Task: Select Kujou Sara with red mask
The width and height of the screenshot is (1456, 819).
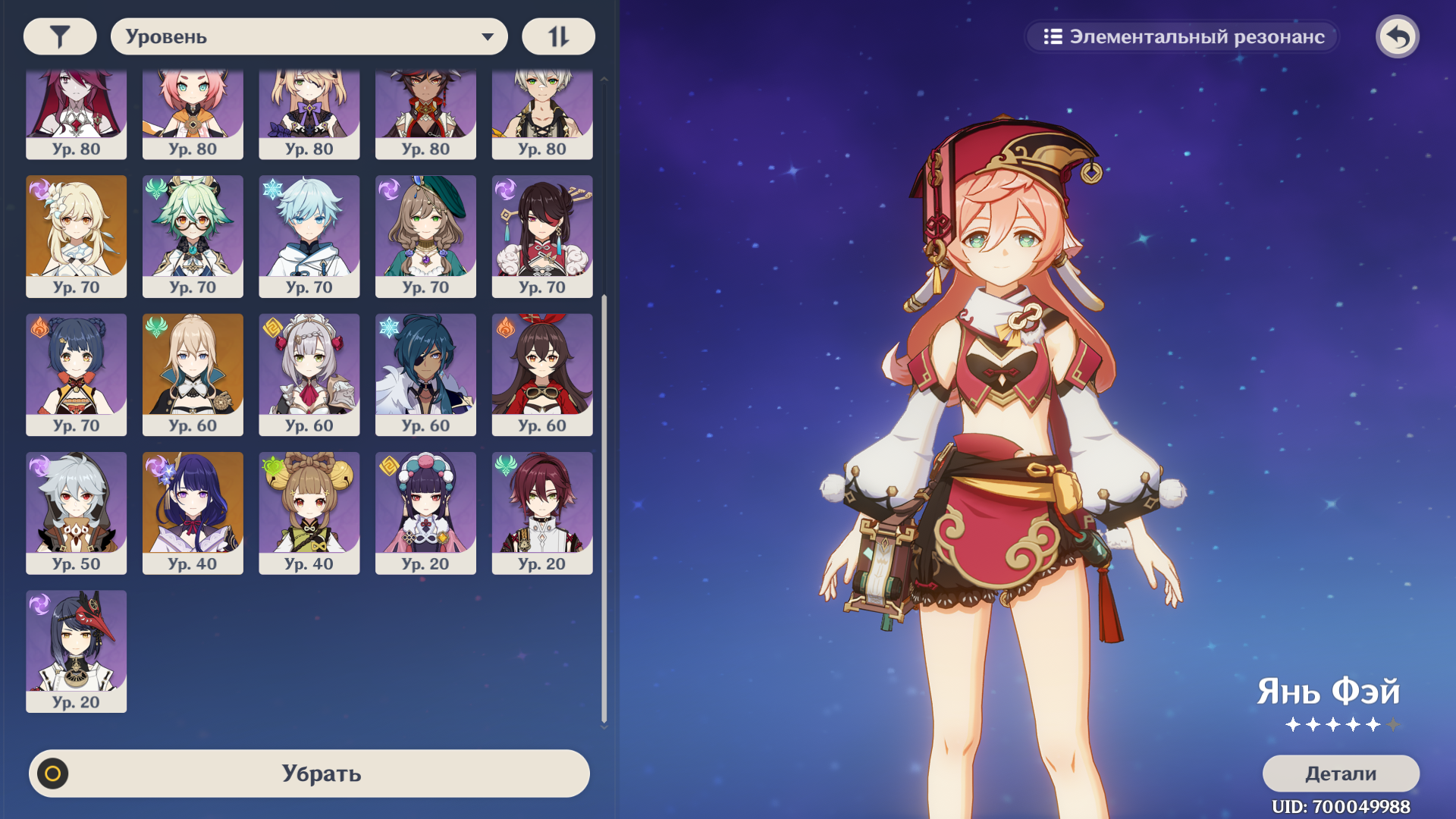Action: 77,651
